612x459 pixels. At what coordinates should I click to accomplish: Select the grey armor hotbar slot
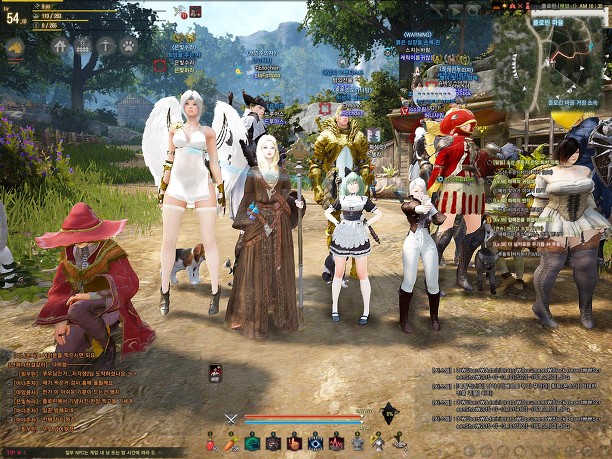pyautogui.click(x=357, y=441)
